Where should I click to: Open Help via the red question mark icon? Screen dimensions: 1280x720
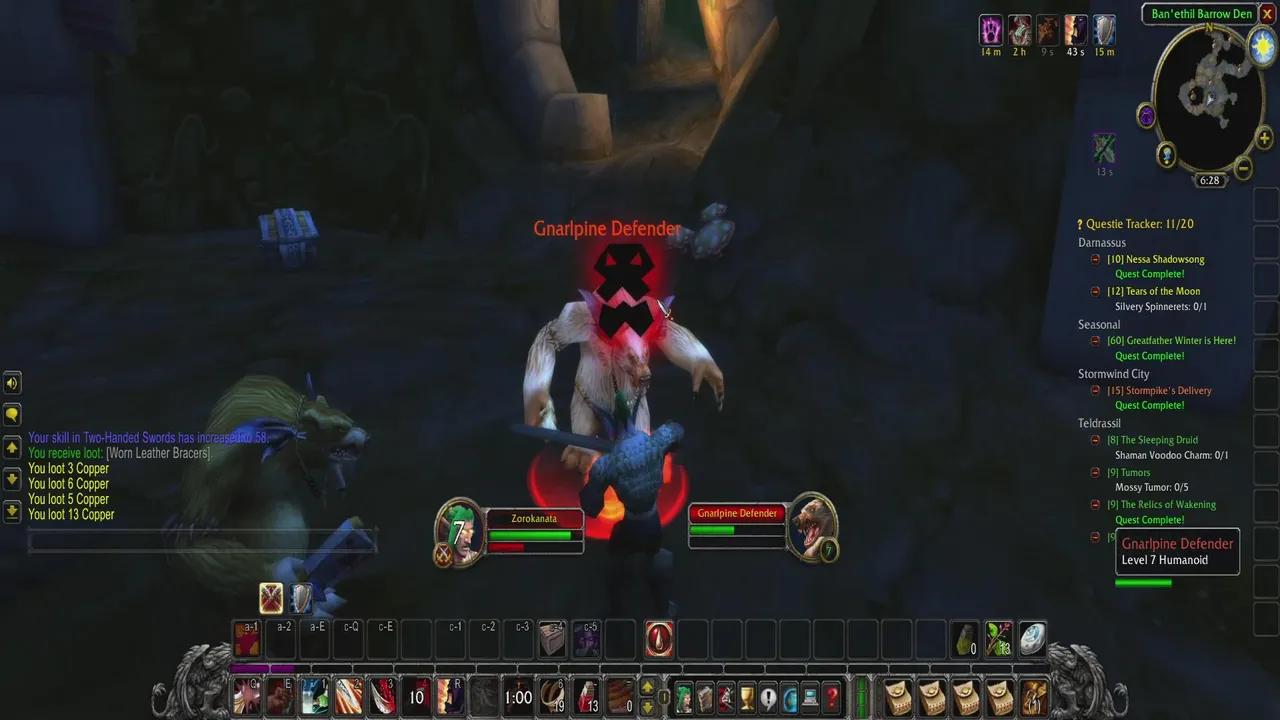(832, 697)
